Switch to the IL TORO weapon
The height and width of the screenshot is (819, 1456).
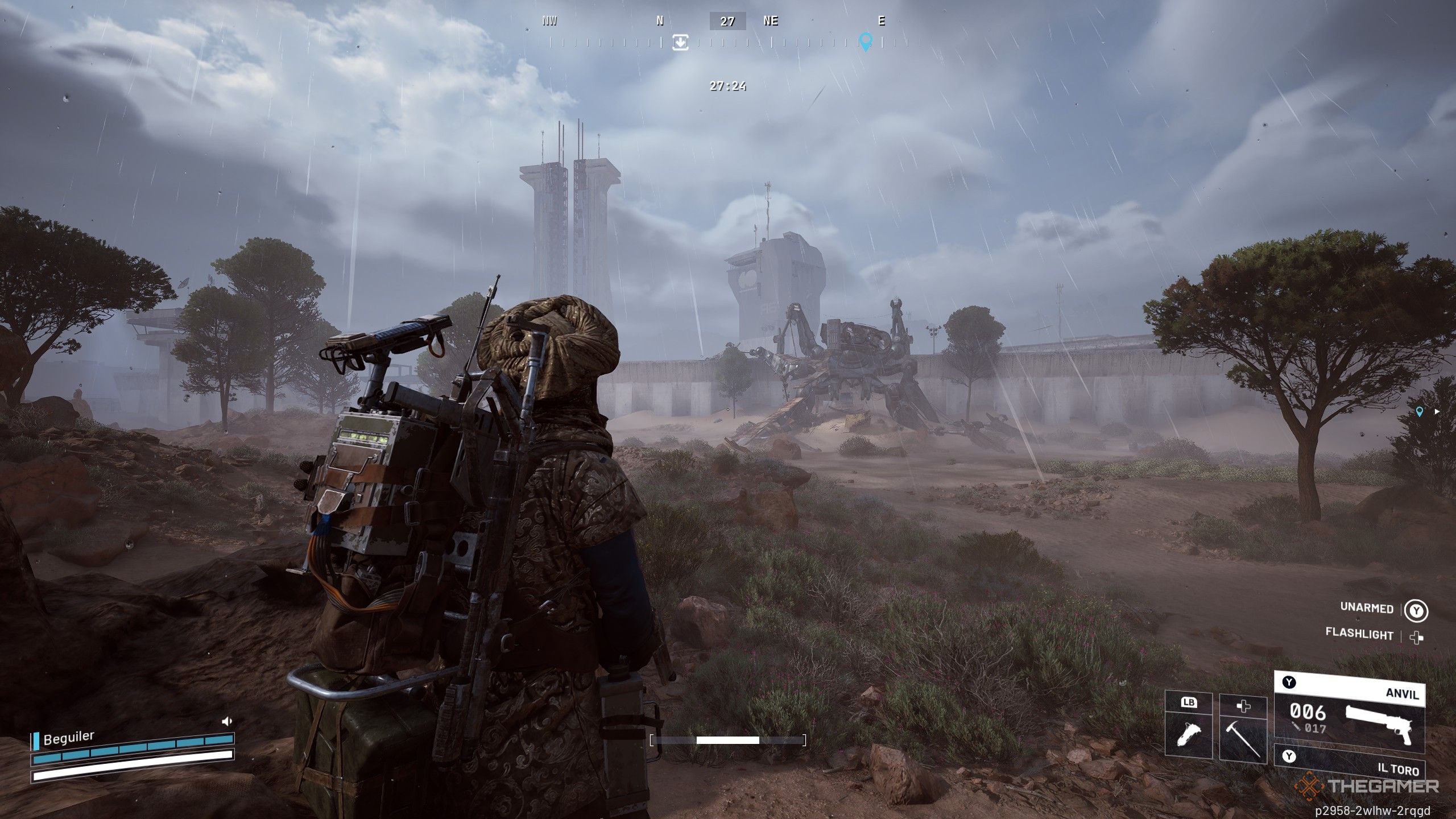point(1349,762)
